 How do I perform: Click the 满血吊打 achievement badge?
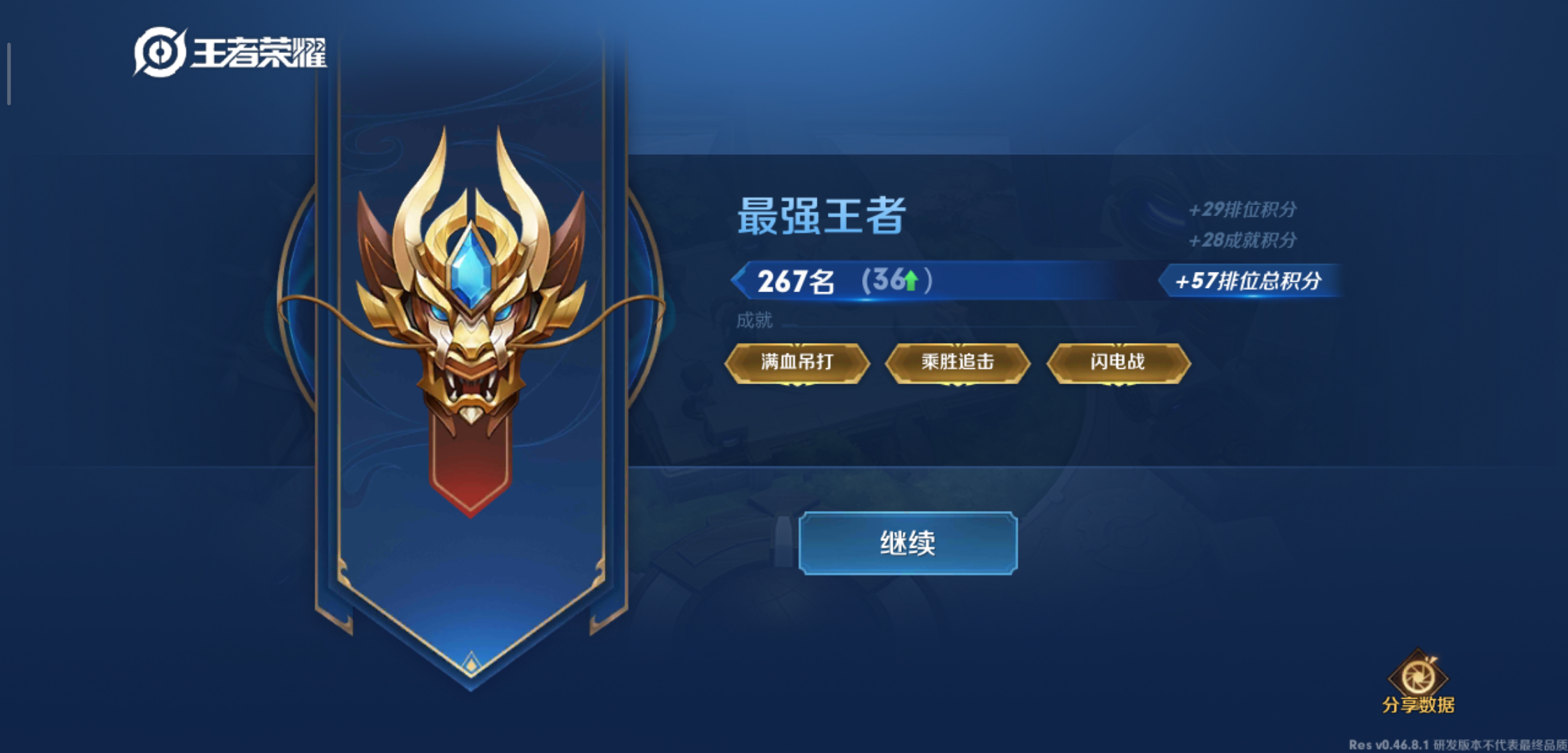tap(797, 362)
